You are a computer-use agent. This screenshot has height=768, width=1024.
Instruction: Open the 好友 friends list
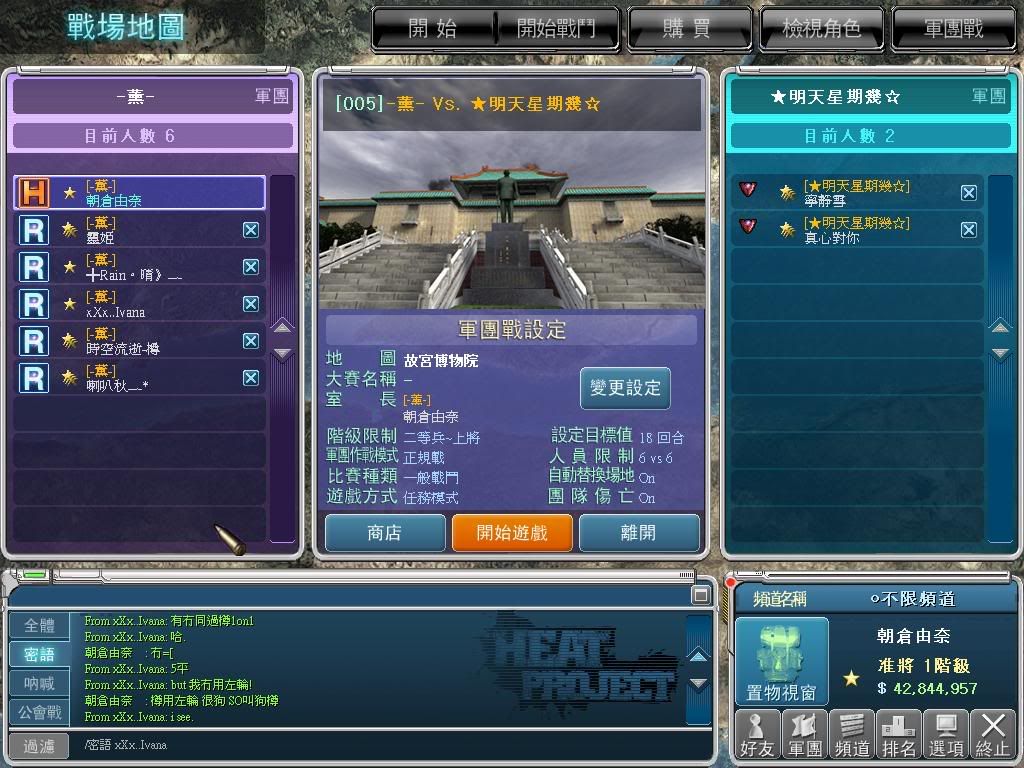(x=758, y=732)
